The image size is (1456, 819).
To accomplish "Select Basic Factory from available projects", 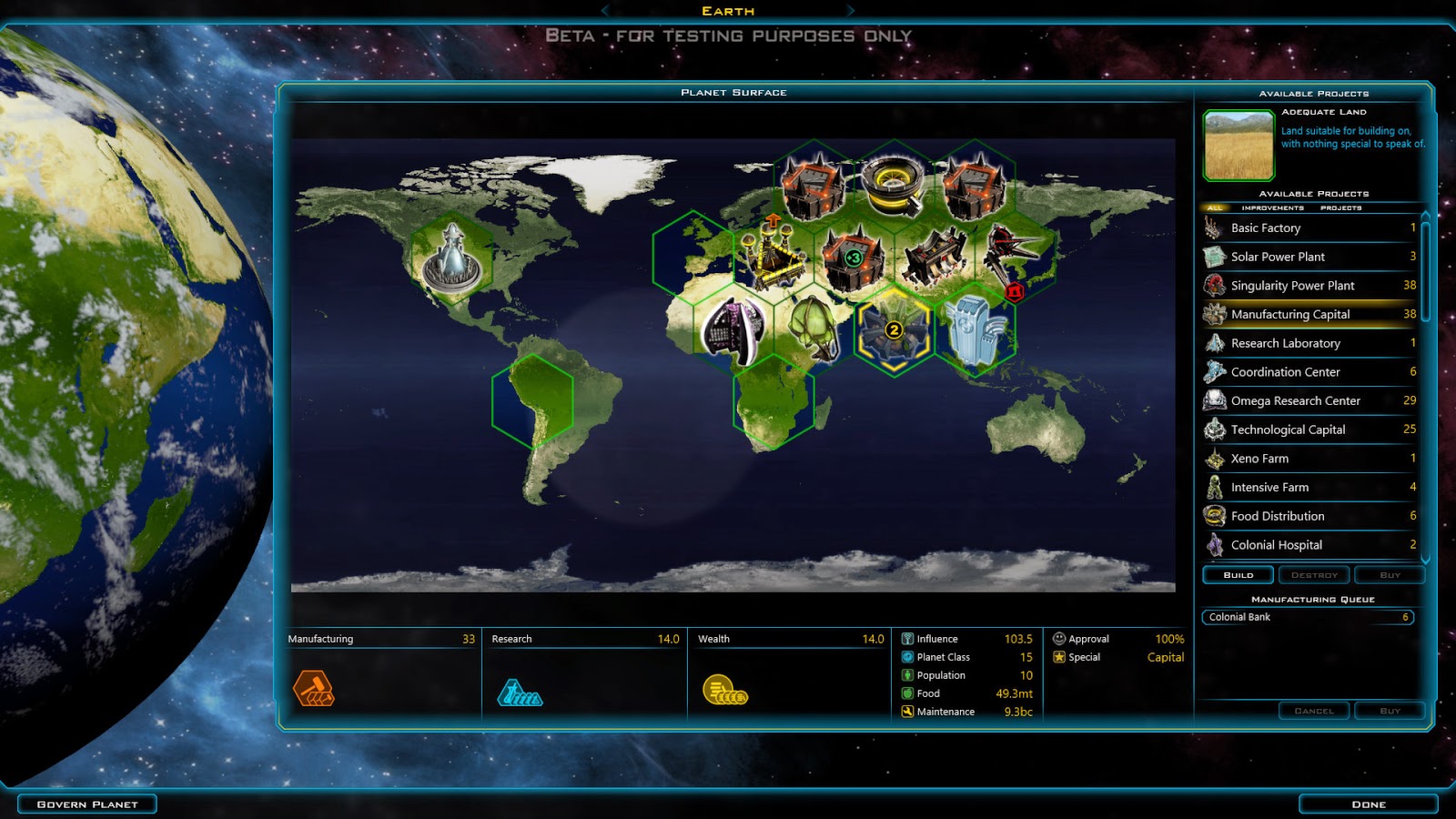I will click(1310, 228).
